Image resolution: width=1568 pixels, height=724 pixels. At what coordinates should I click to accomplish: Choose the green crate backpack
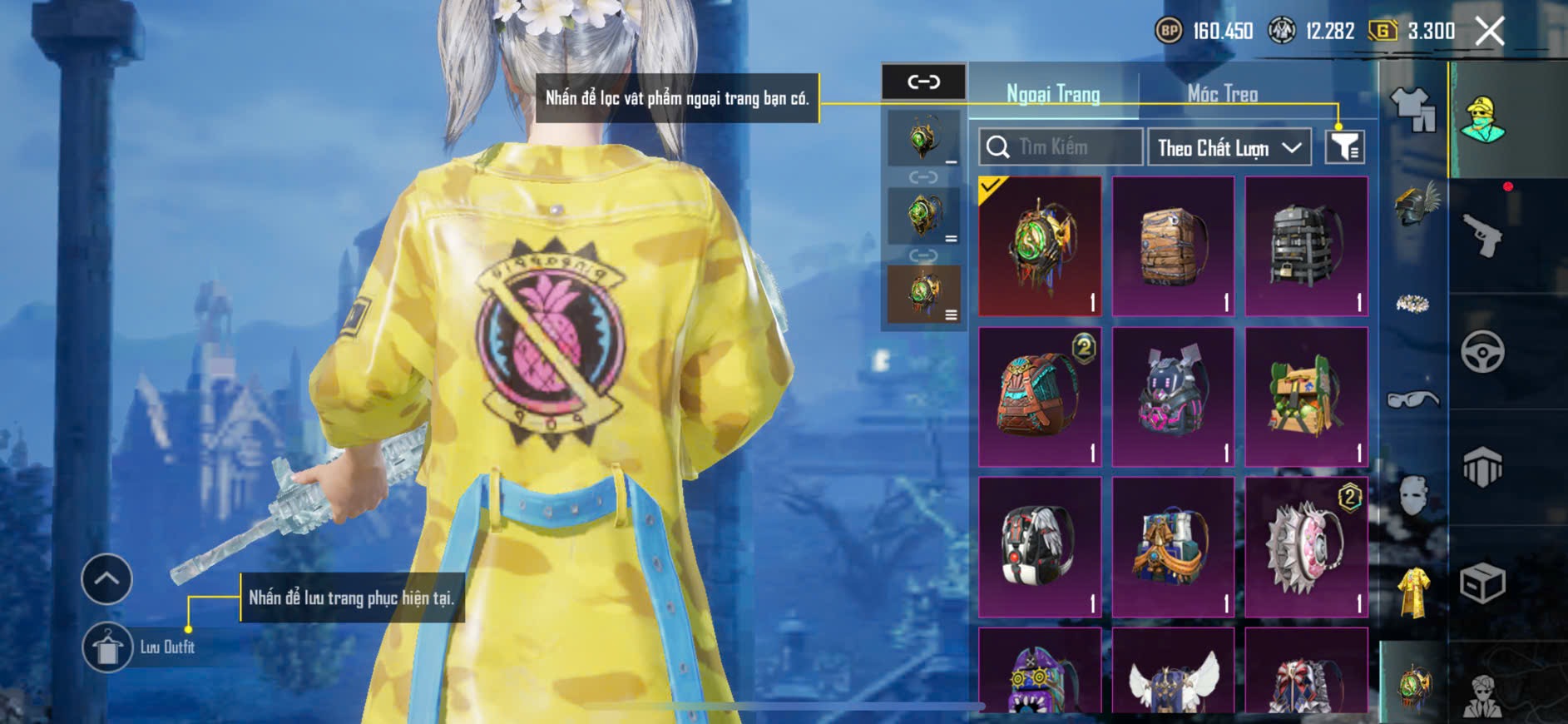click(1306, 397)
